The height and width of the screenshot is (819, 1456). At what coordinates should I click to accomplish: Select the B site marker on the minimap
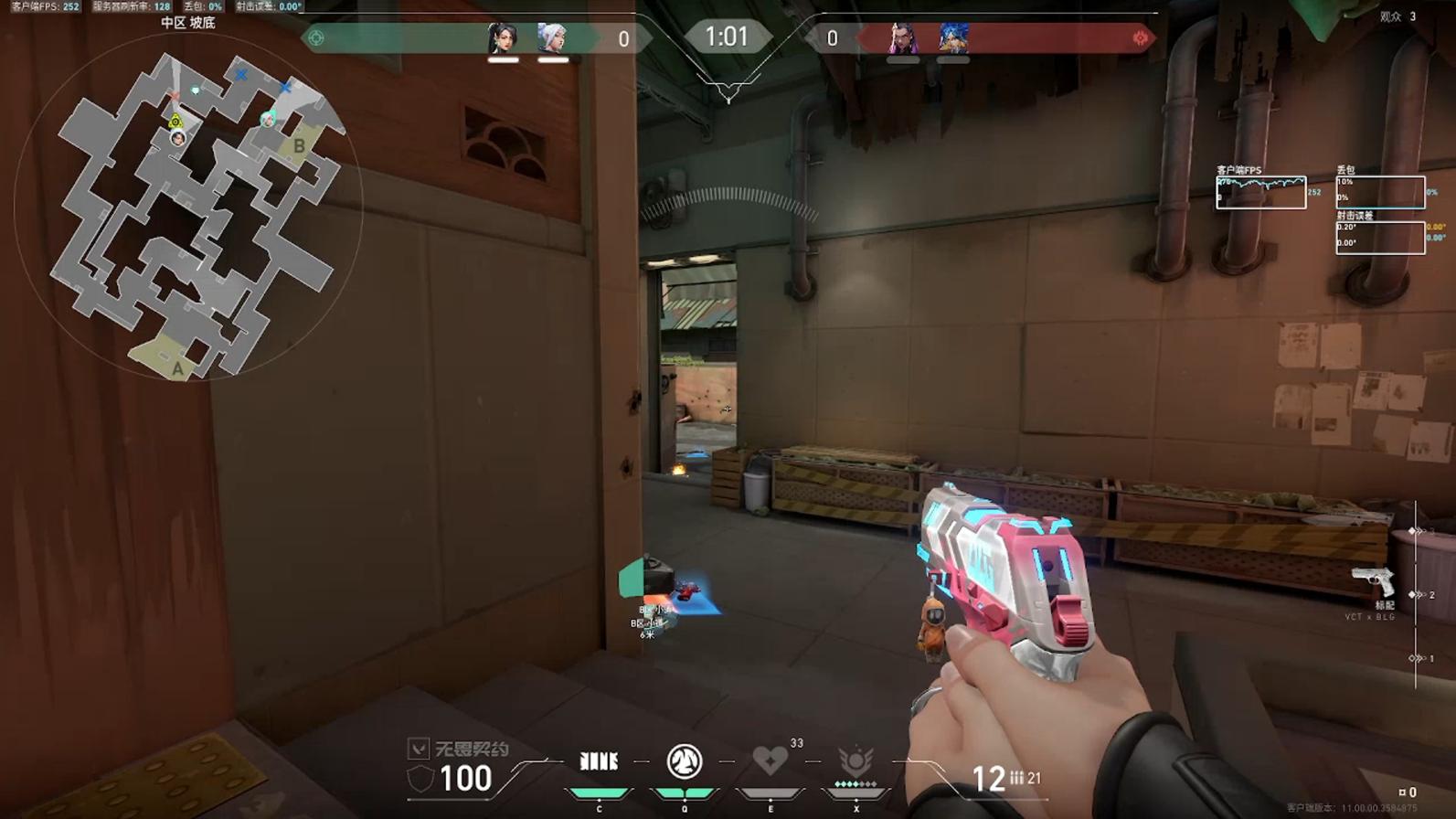click(x=299, y=146)
